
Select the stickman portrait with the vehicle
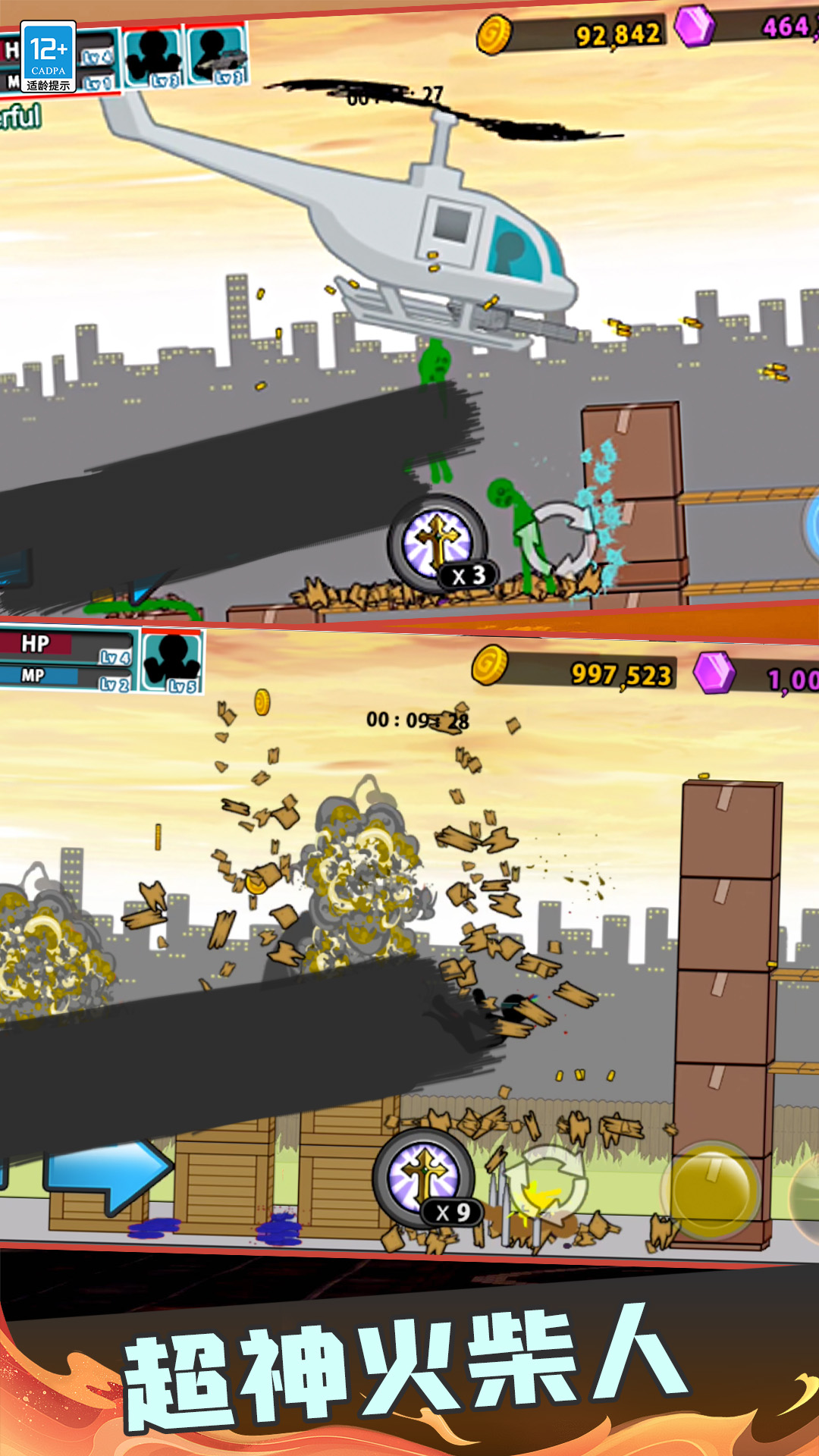click(x=217, y=55)
